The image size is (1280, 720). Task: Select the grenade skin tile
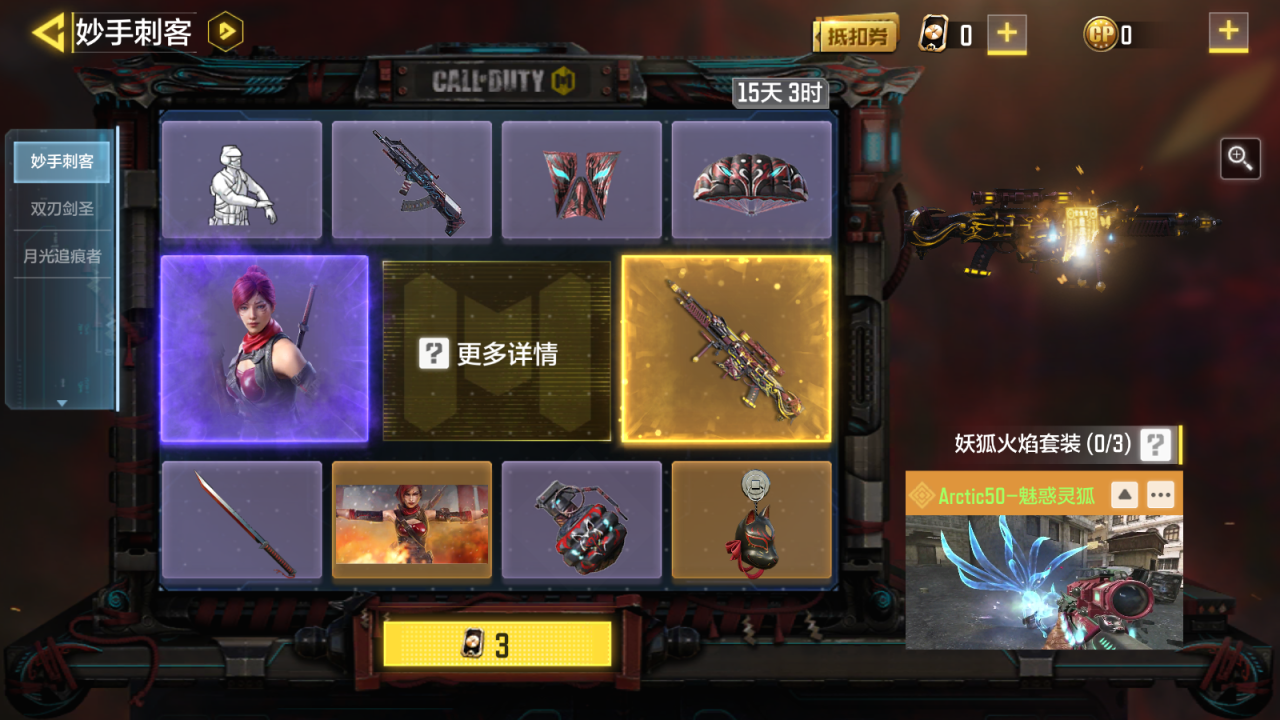click(x=582, y=520)
